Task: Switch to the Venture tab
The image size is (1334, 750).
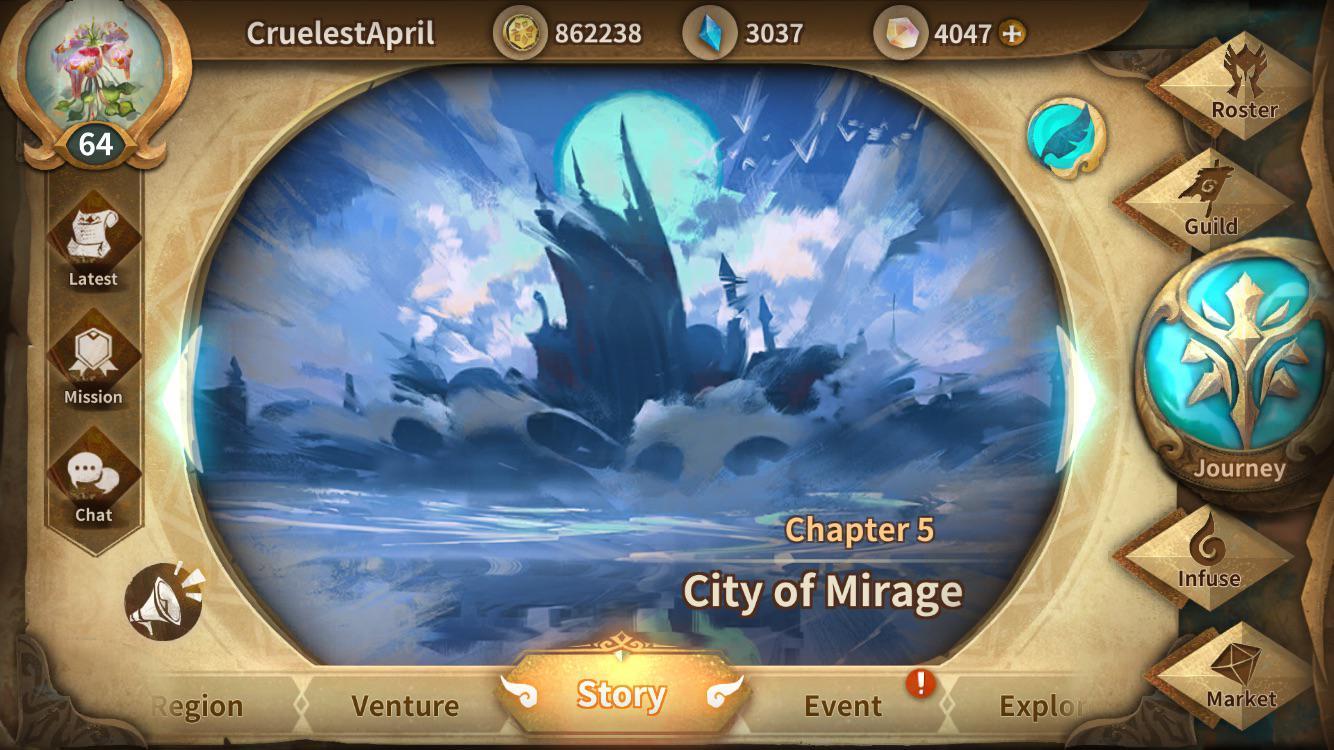Action: coord(404,706)
